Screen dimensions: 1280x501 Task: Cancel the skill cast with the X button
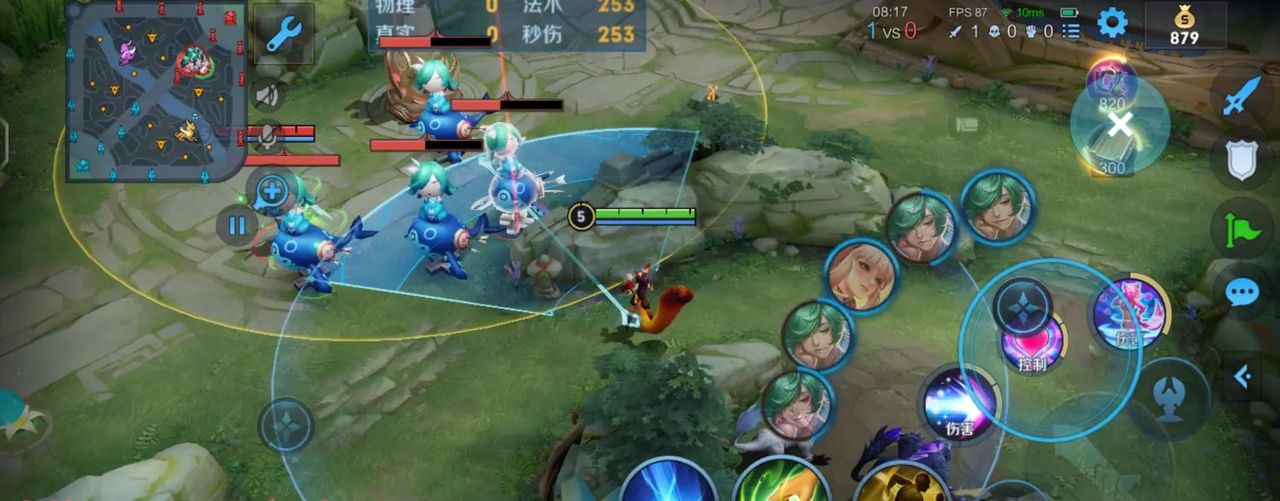[x=1121, y=125]
